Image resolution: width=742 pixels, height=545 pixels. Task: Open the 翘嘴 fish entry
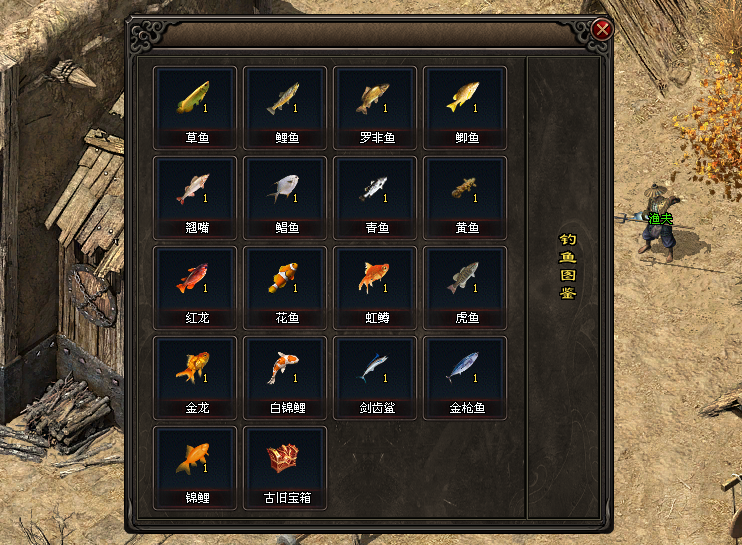point(195,190)
